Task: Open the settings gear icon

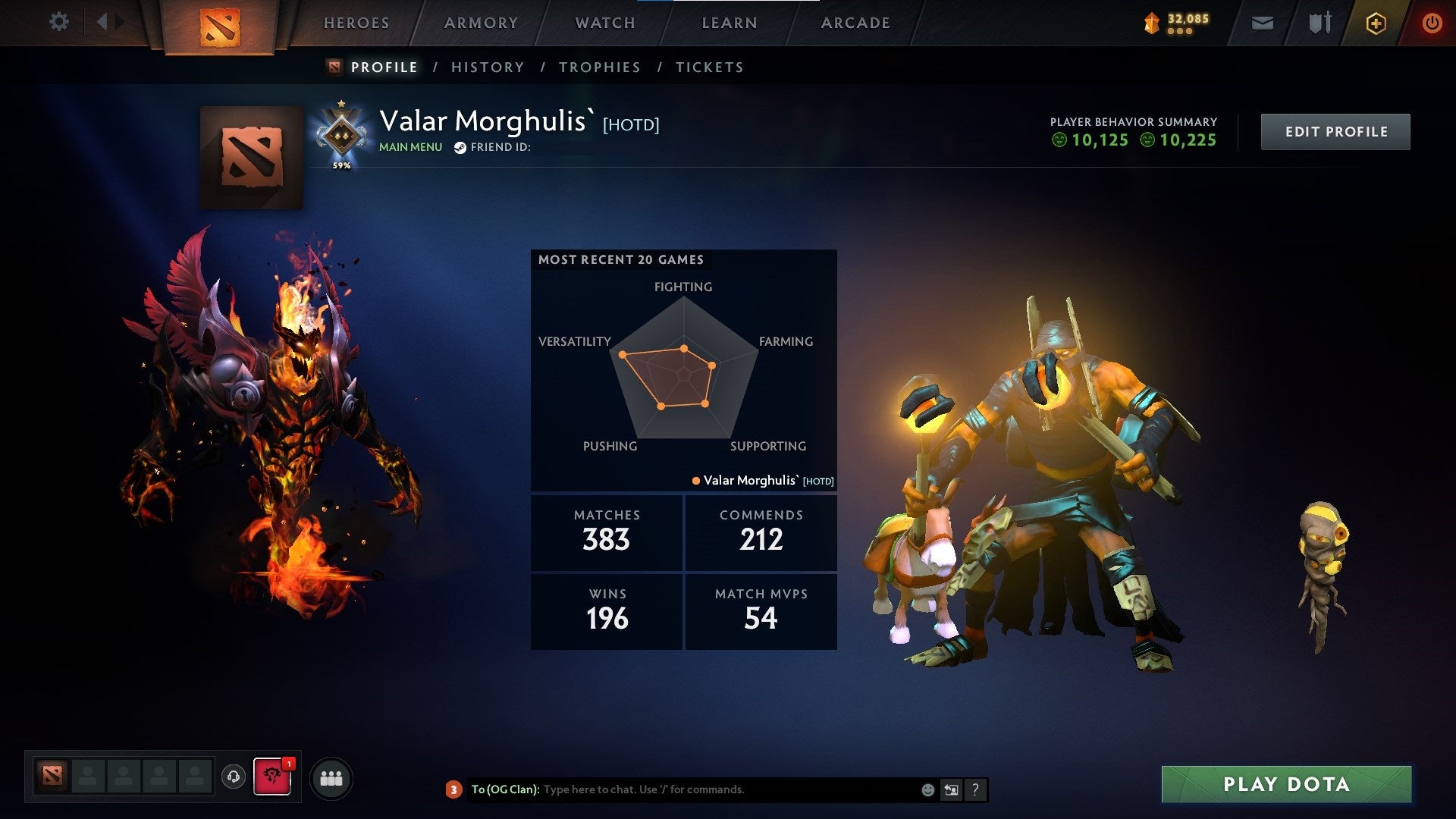Action: (x=59, y=21)
